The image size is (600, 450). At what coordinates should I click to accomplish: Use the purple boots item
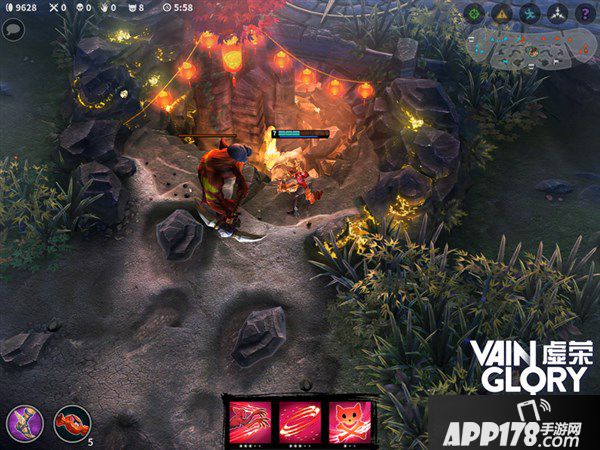coord(24,423)
